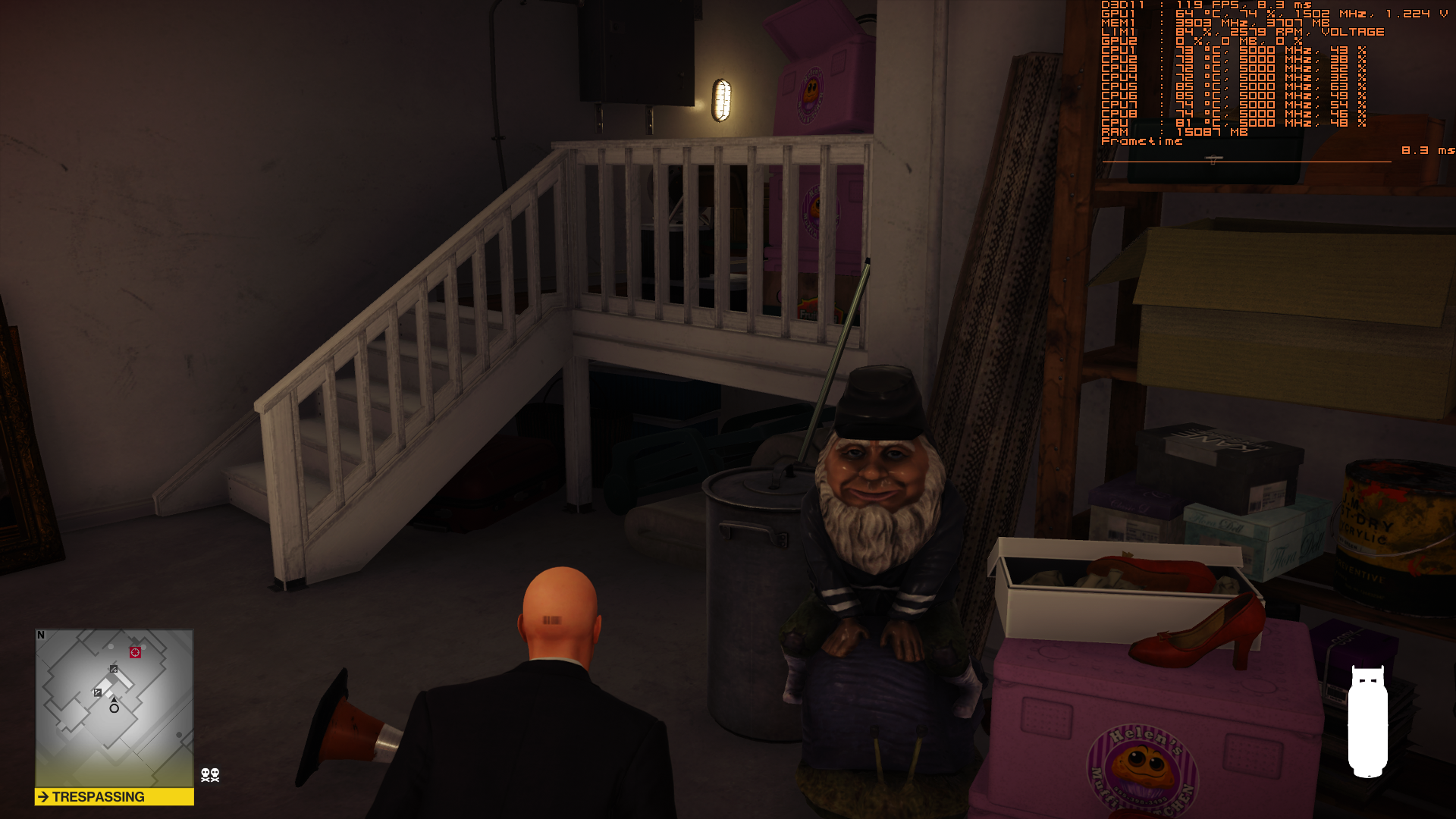Viewport: 1456px width, 819px height.
Task: Click the double skull icon beside the minimap
Action: 210,774
